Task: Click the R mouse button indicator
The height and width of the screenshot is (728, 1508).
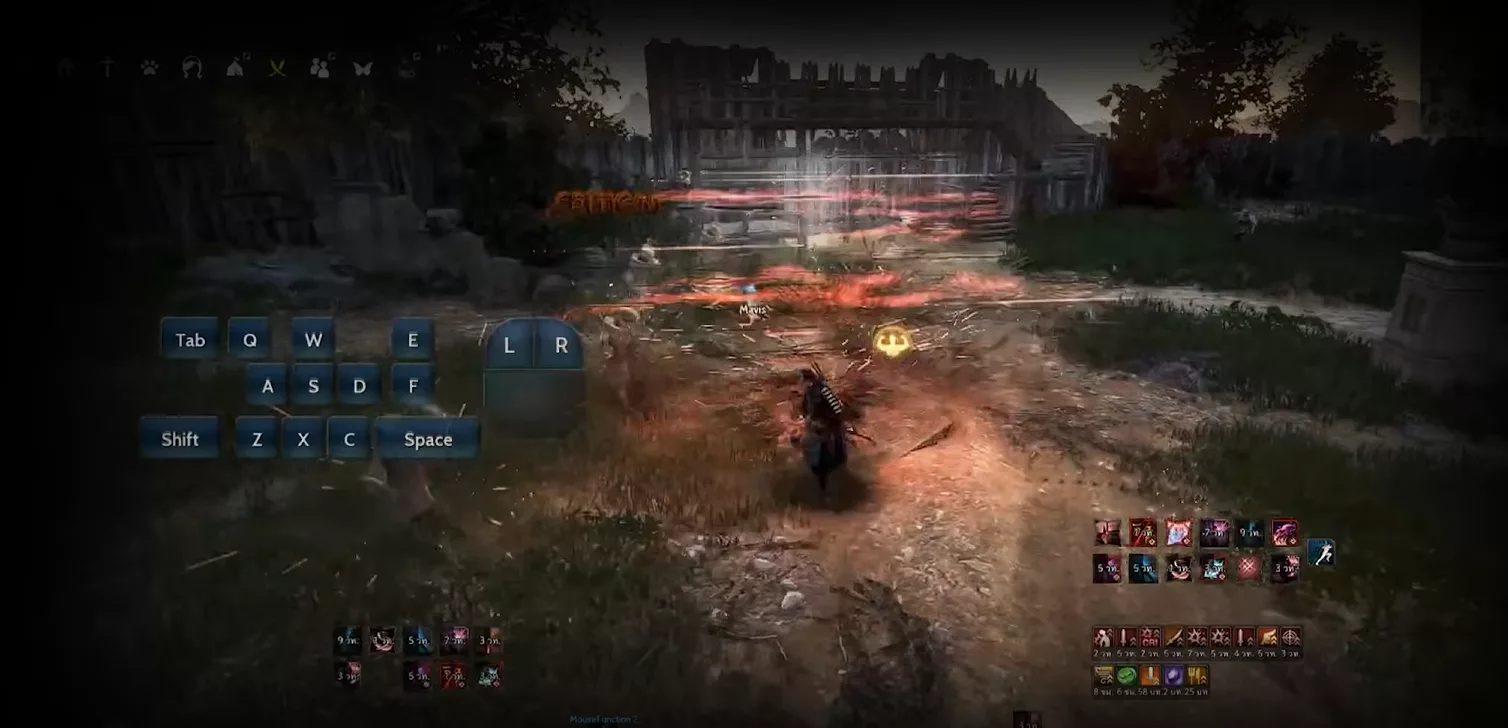Action: pyautogui.click(x=561, y=346)
